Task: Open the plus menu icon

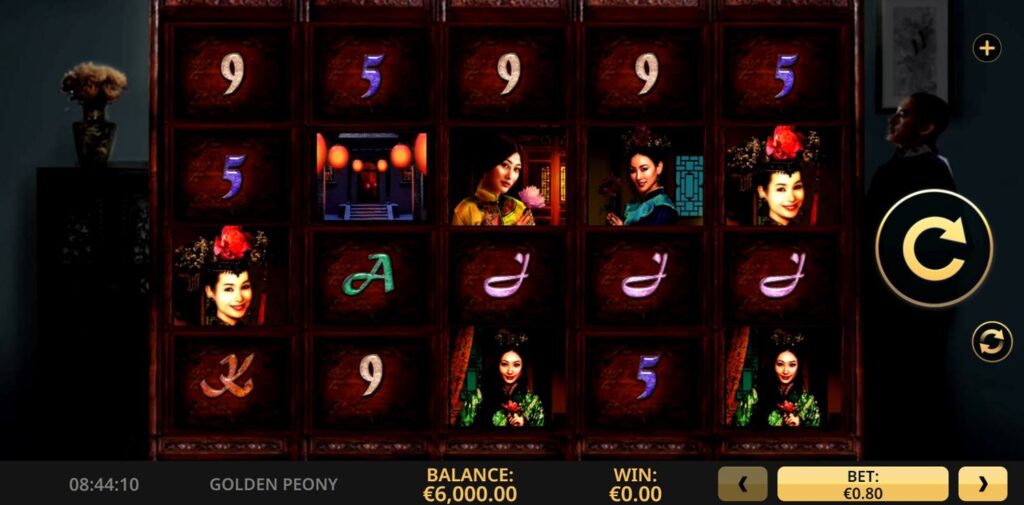Action: [987, 48]
